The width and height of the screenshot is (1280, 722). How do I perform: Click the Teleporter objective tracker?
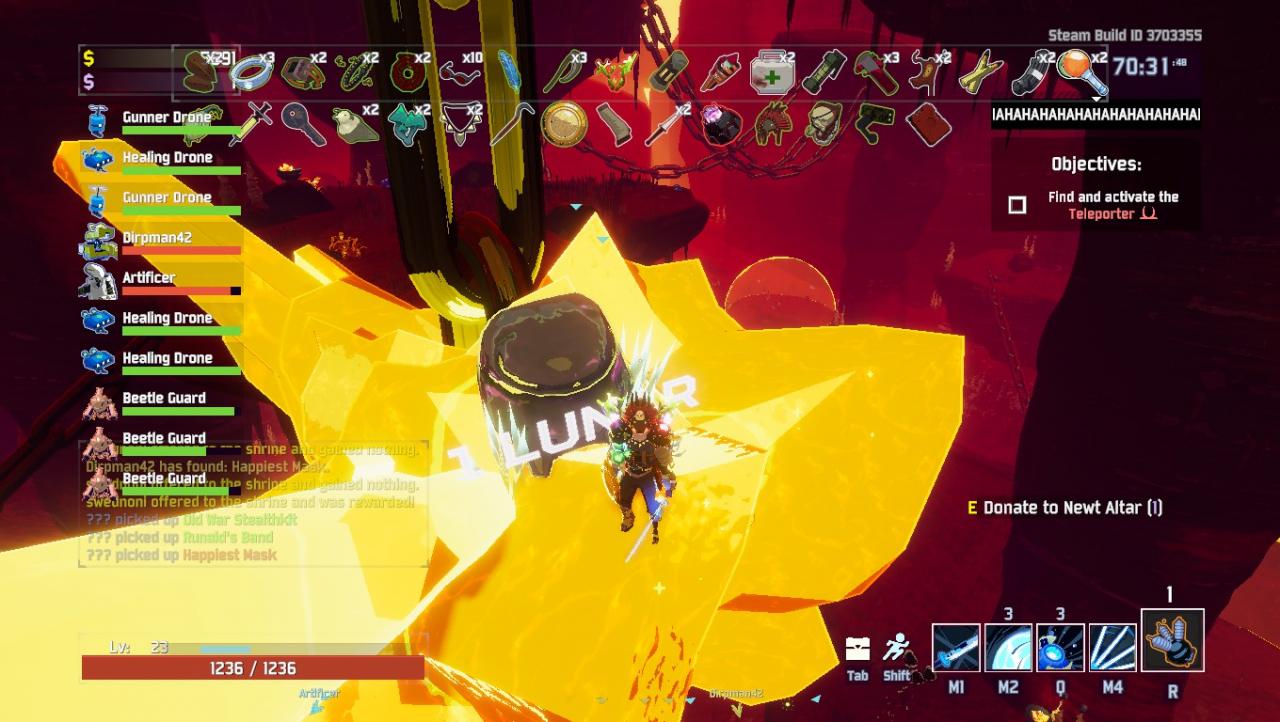[1097, 205]
